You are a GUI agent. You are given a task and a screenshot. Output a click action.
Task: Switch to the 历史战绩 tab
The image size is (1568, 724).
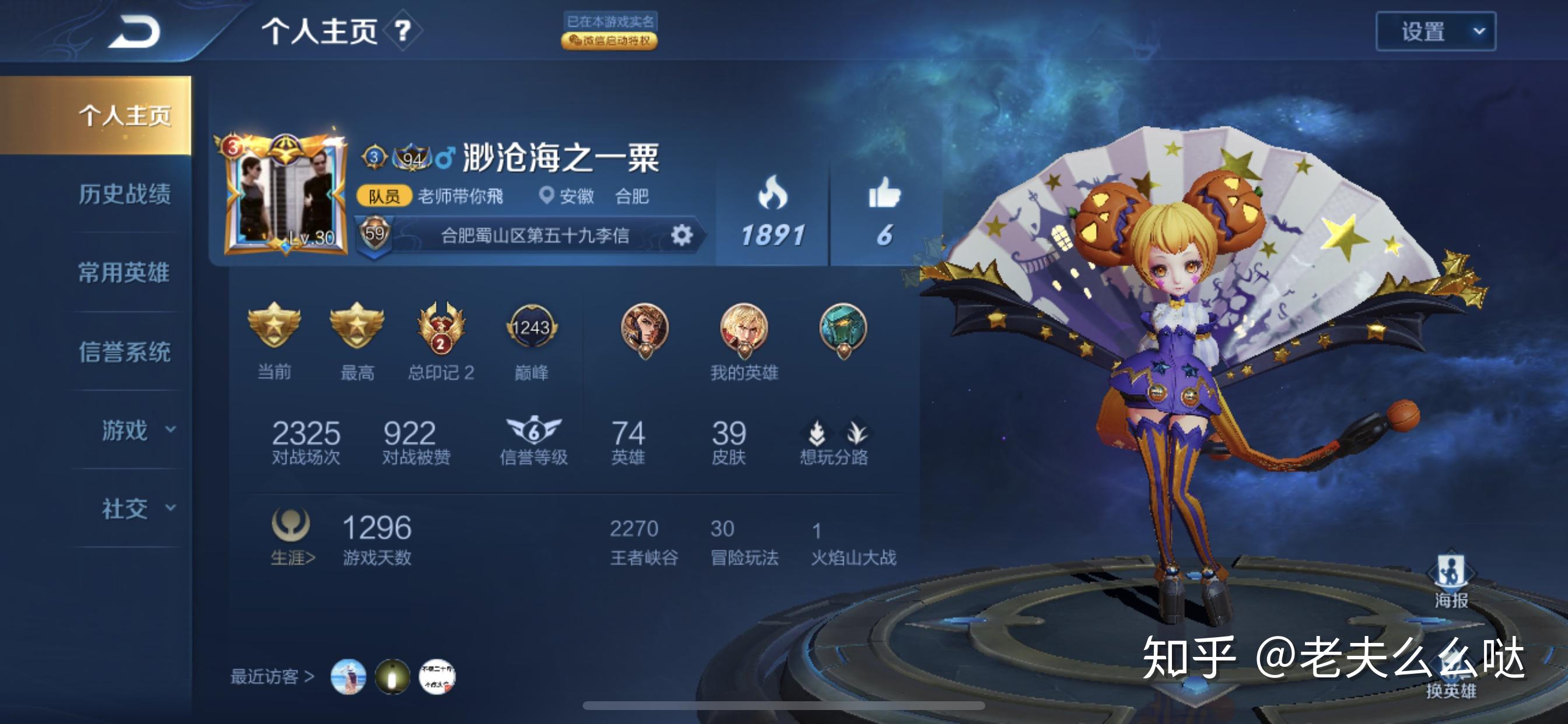(x=125, y=195)
